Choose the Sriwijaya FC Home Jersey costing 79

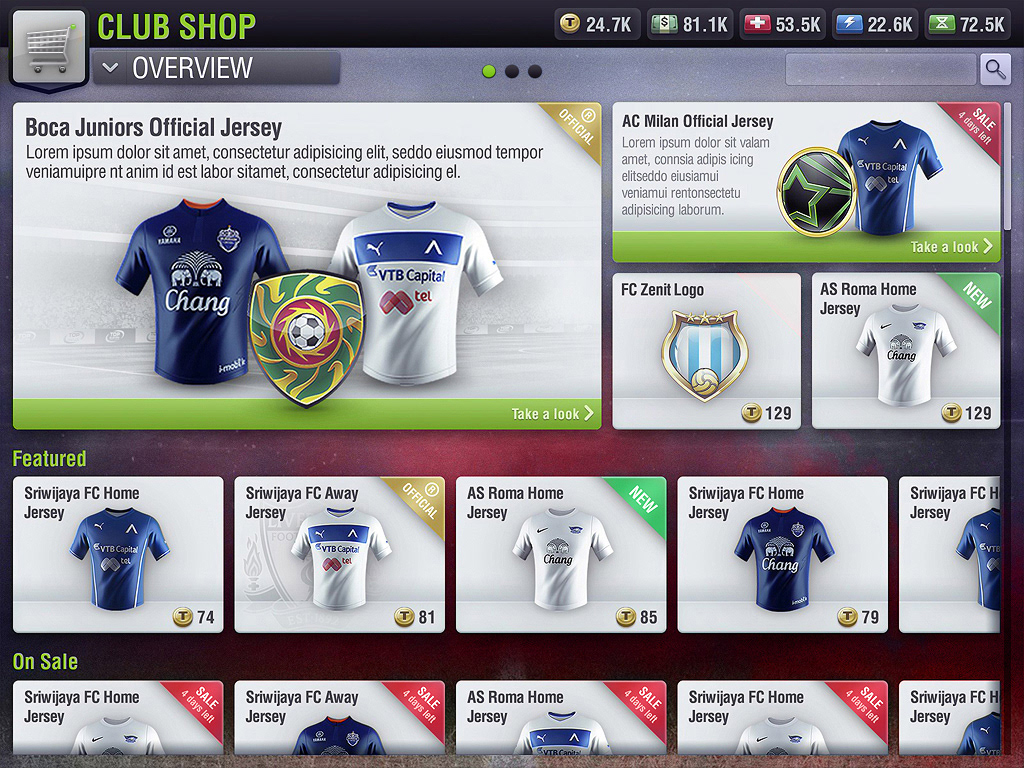pos(782,554)
